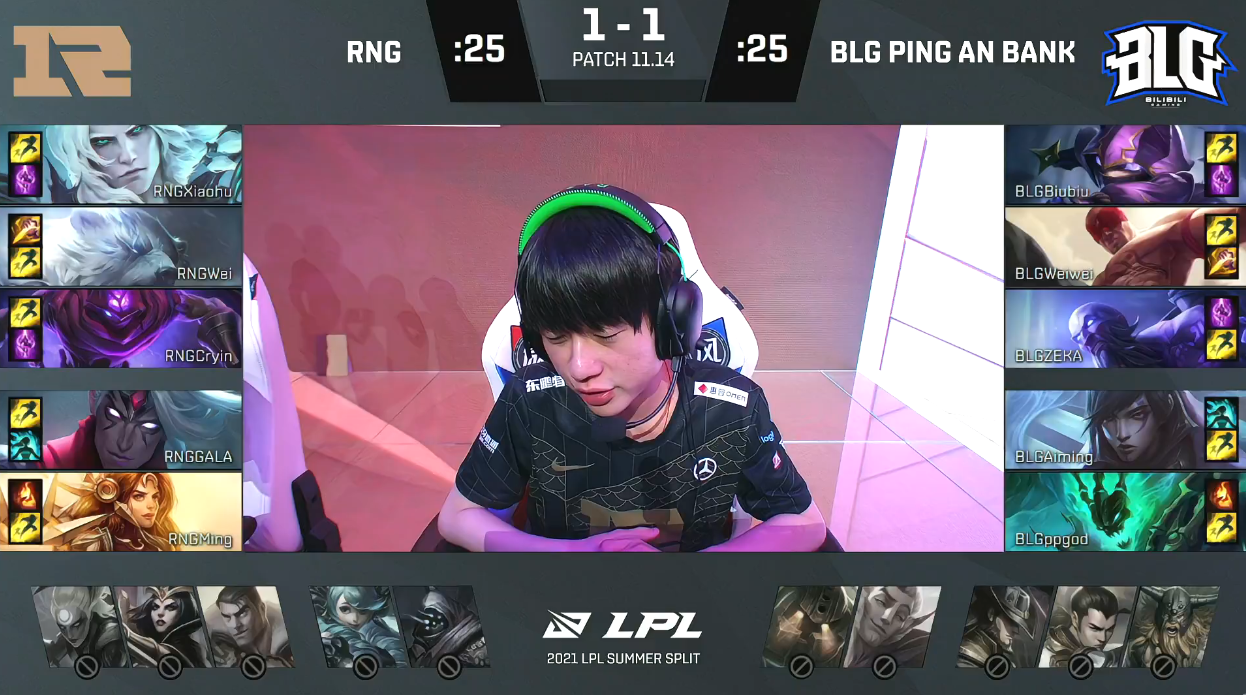The height and width of the screenshot is (695, 1246).
Task: Choose BLGWeiwei's Lee Sin portrait
Action: 1104,247
